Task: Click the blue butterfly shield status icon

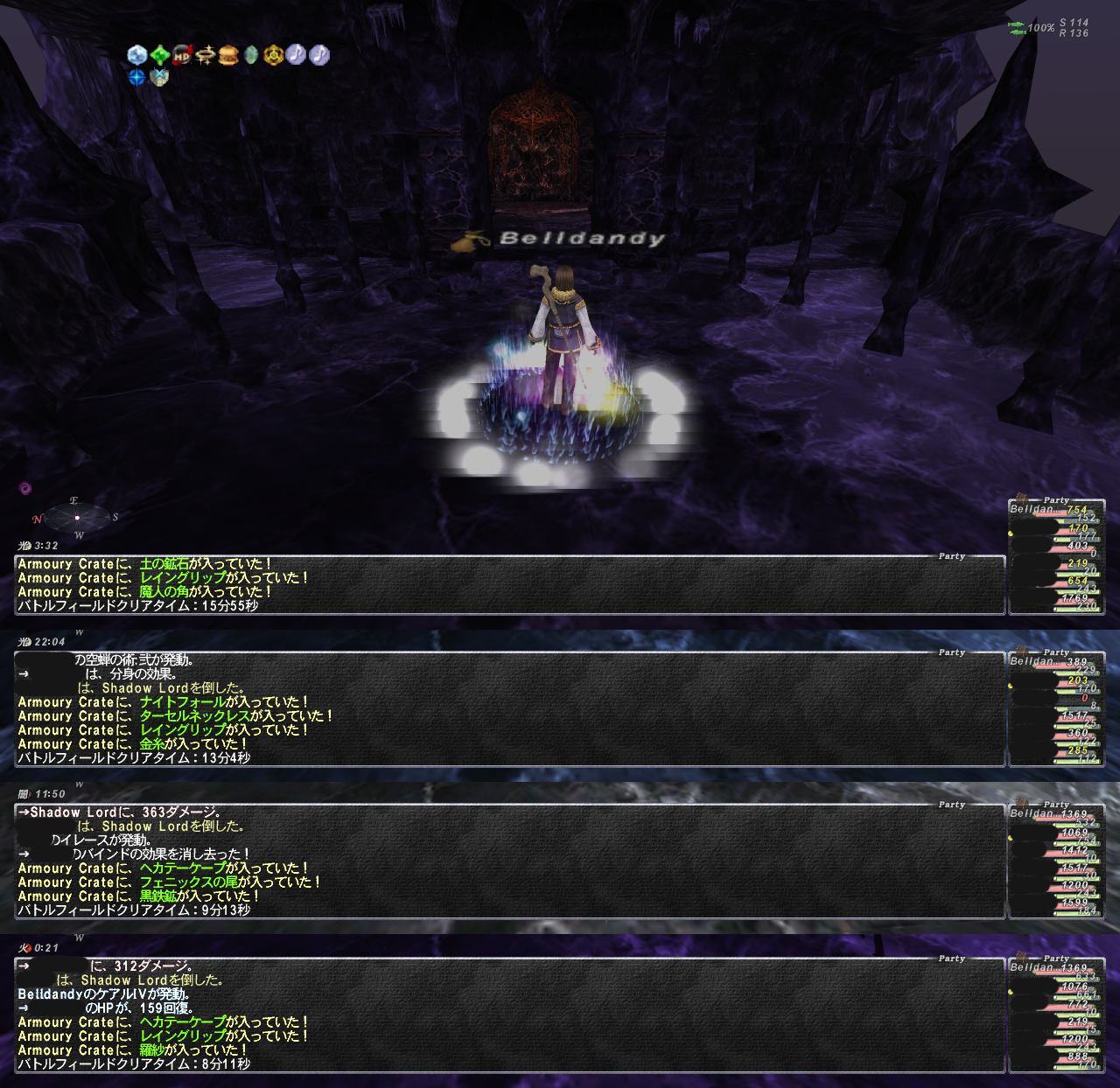Action: (x=159, y=77)
